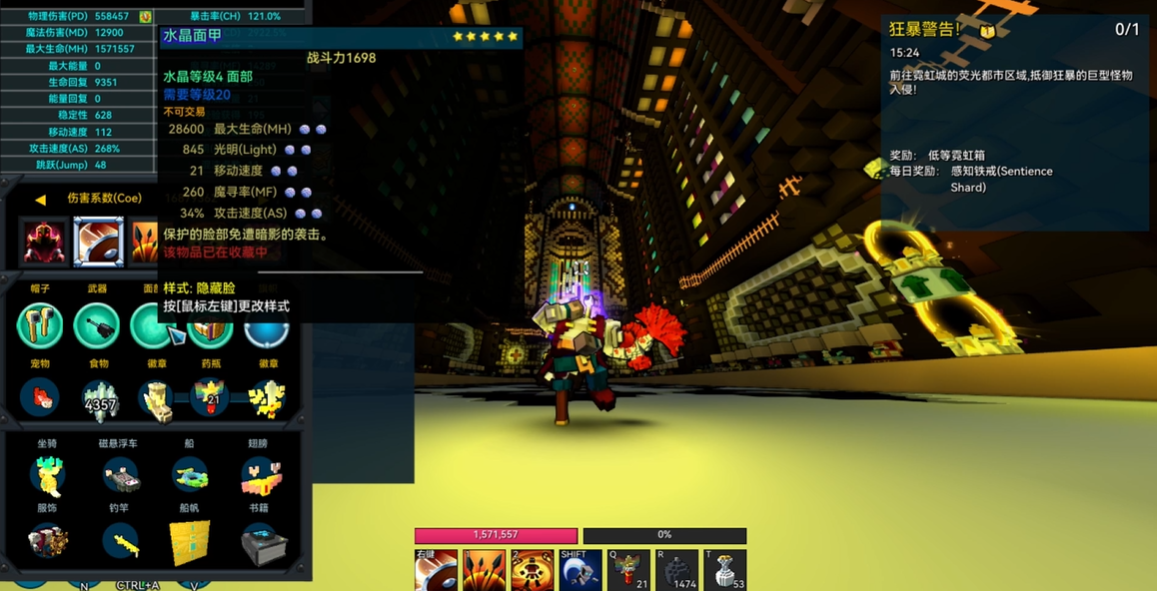Open the 磁悬浮车 mag rider slot

[119, 476]
